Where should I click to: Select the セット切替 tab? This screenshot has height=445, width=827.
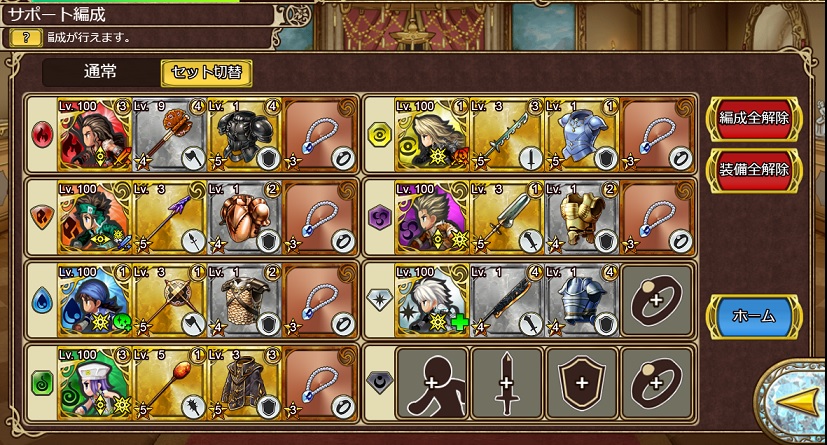(x=206, y=72)
